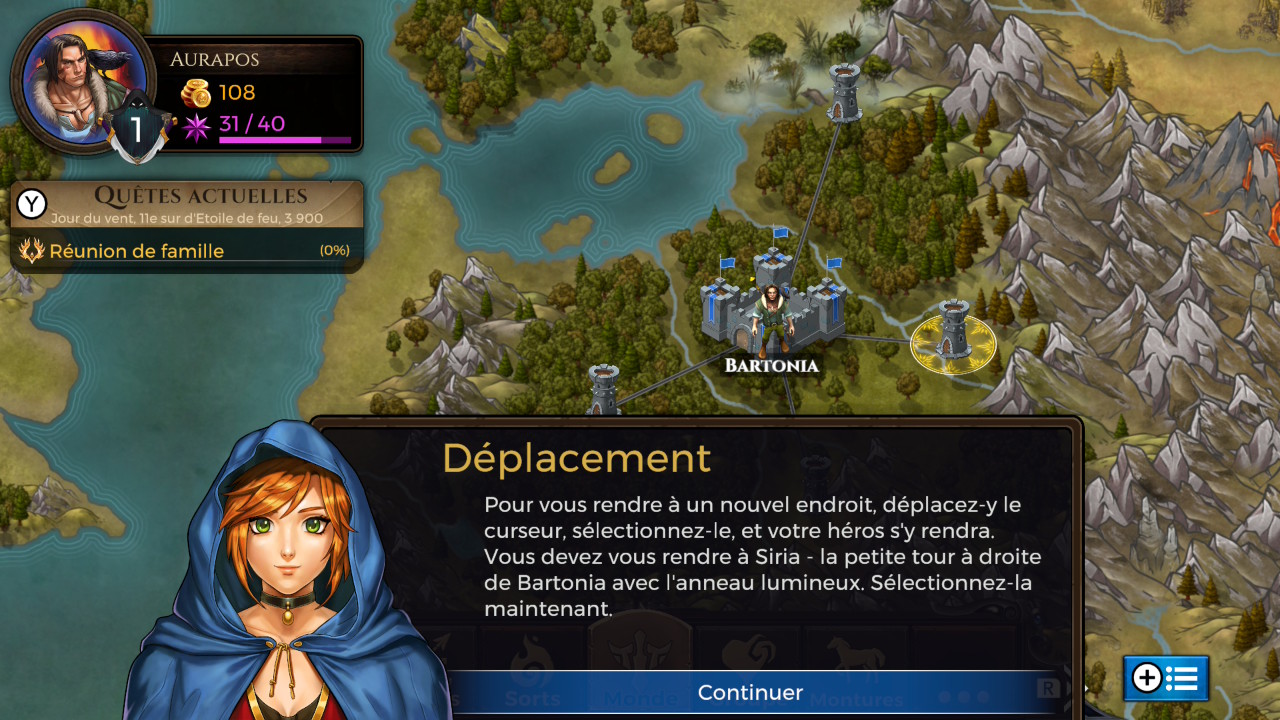
Task: Click the blue plus-list menu button
Action: coord(1165,678)
